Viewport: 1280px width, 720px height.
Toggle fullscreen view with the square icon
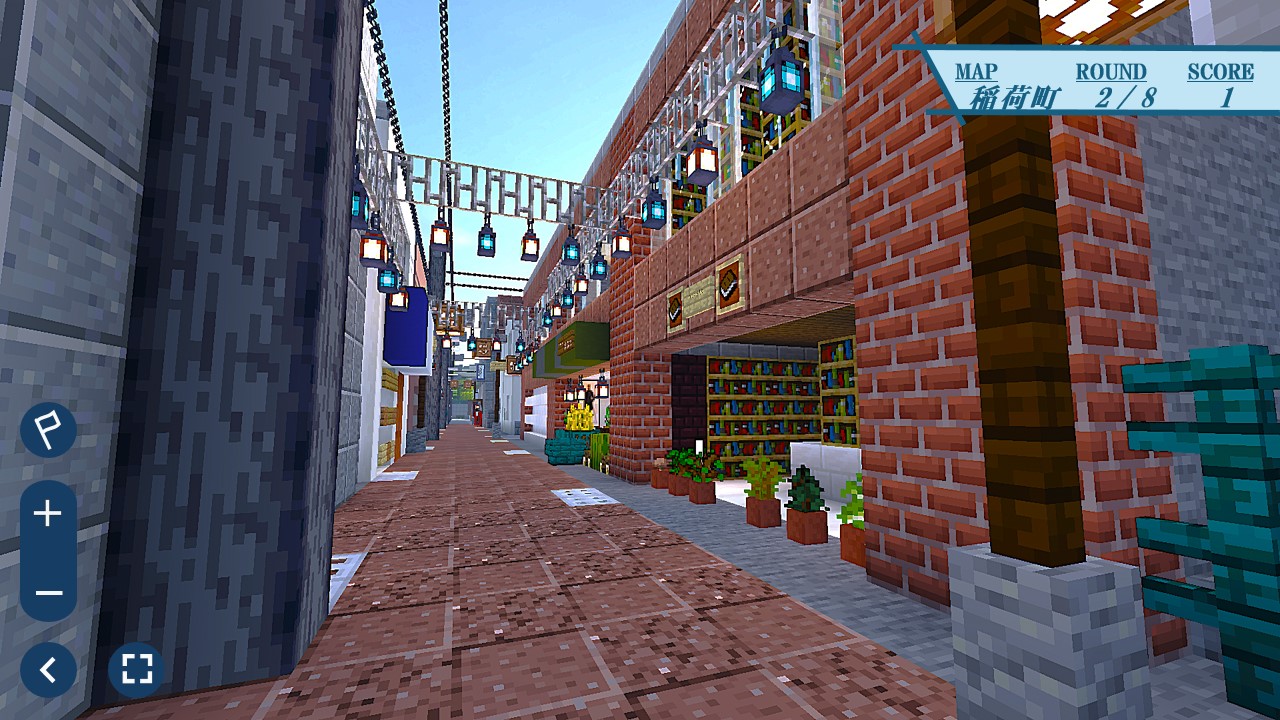click(136, 670)
